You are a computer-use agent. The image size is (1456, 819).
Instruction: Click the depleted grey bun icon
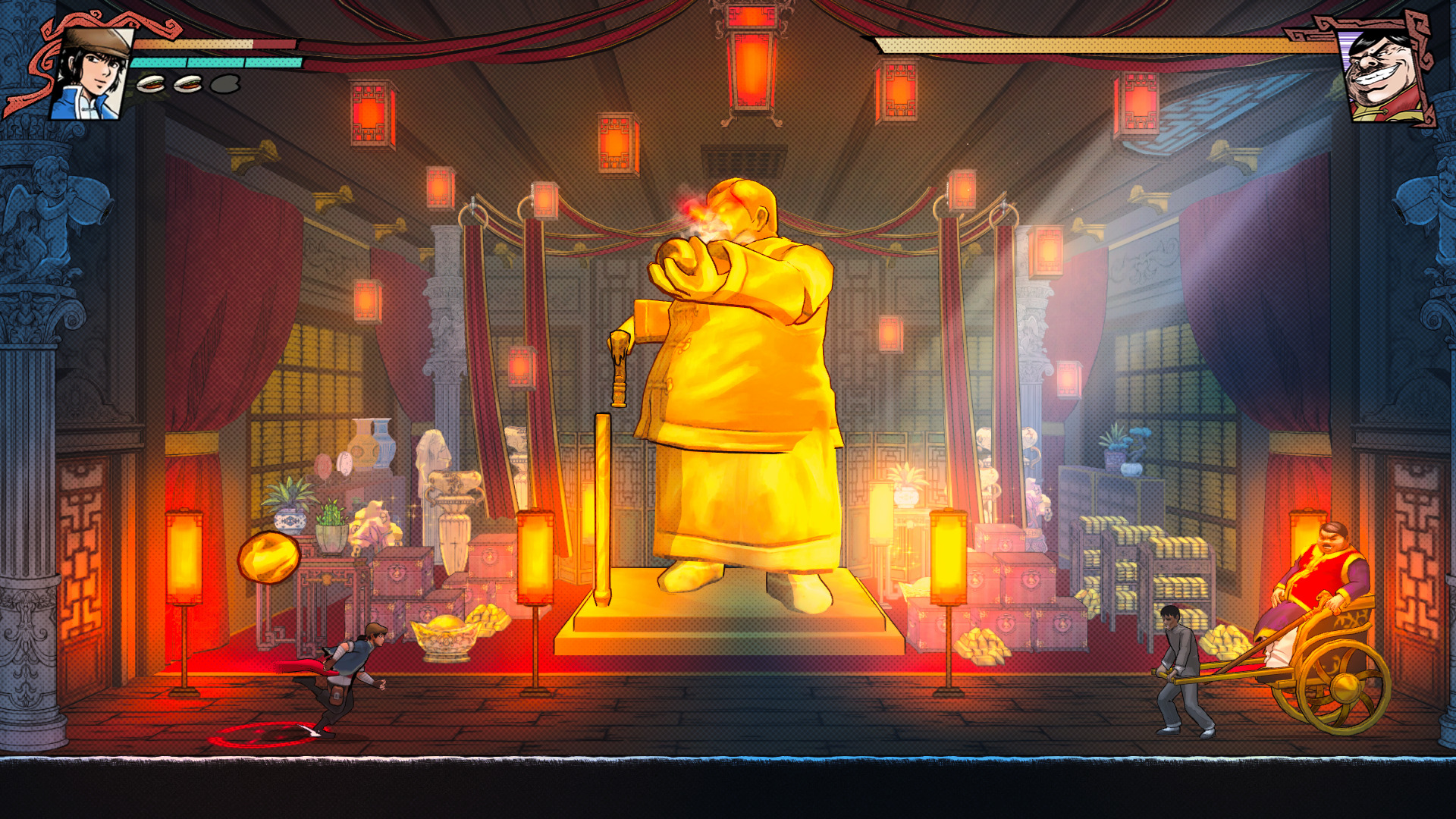(225, 83)
